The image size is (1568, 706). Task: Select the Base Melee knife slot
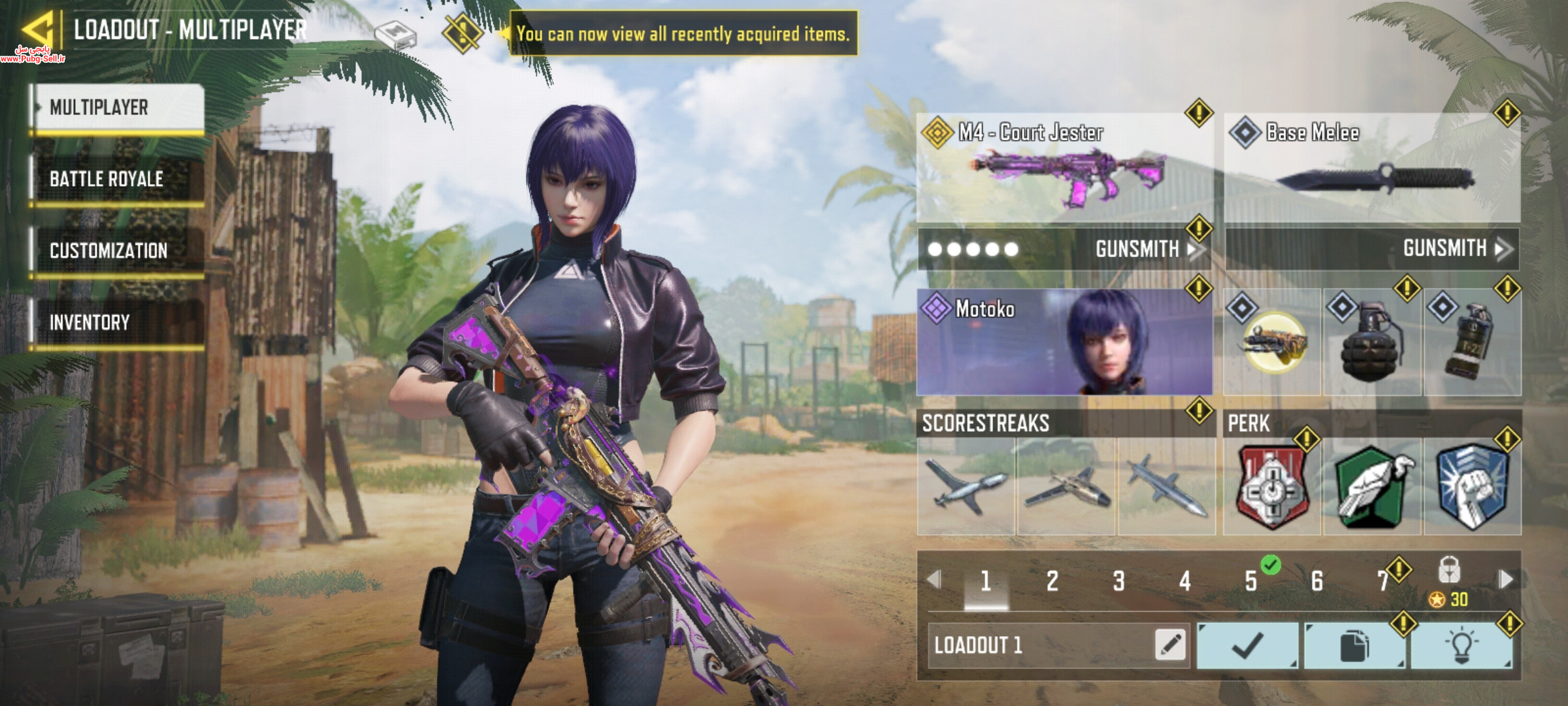(1371, 168)
